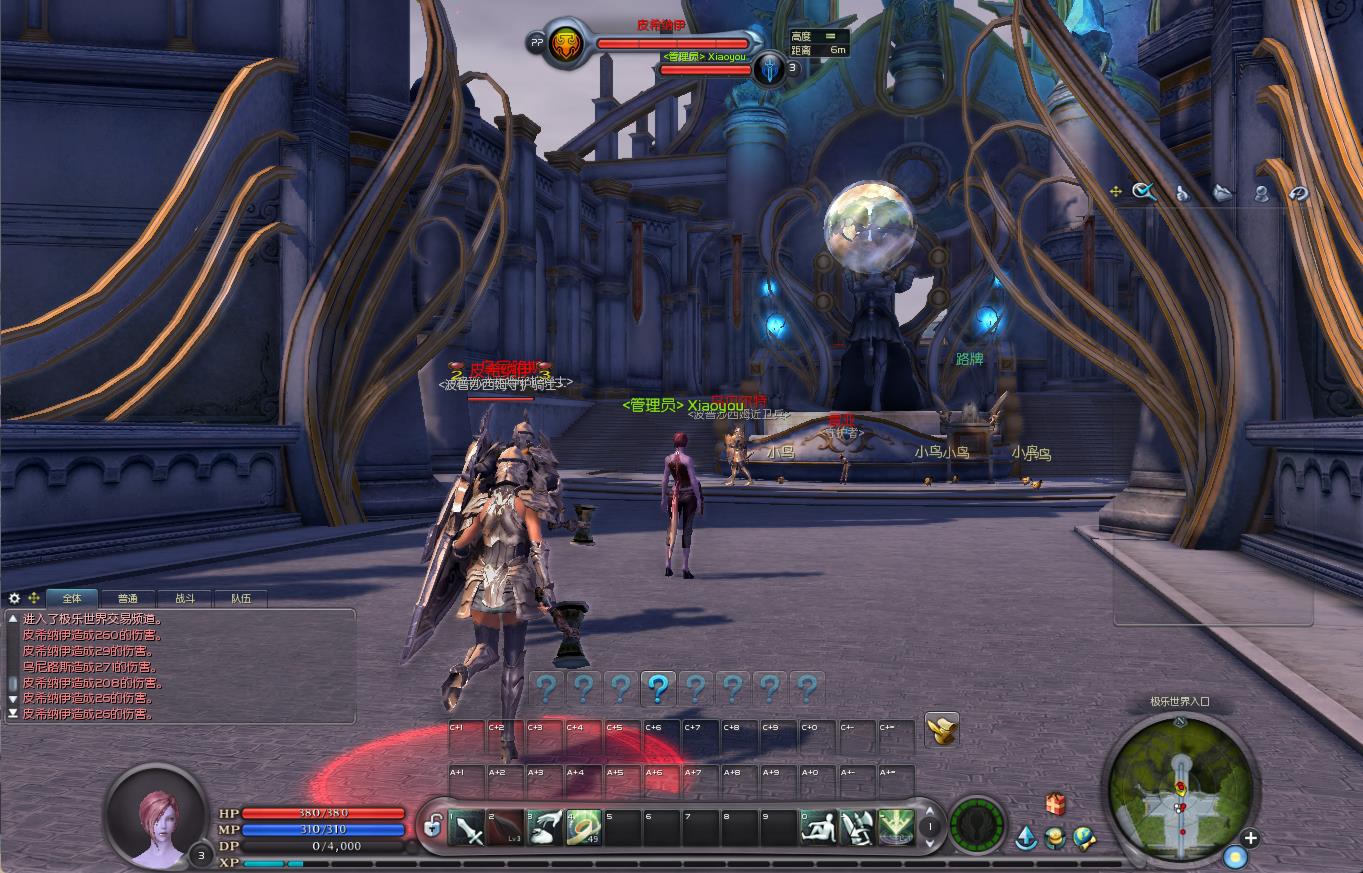Use the green downward arrow skill

(x=897, y=828)
